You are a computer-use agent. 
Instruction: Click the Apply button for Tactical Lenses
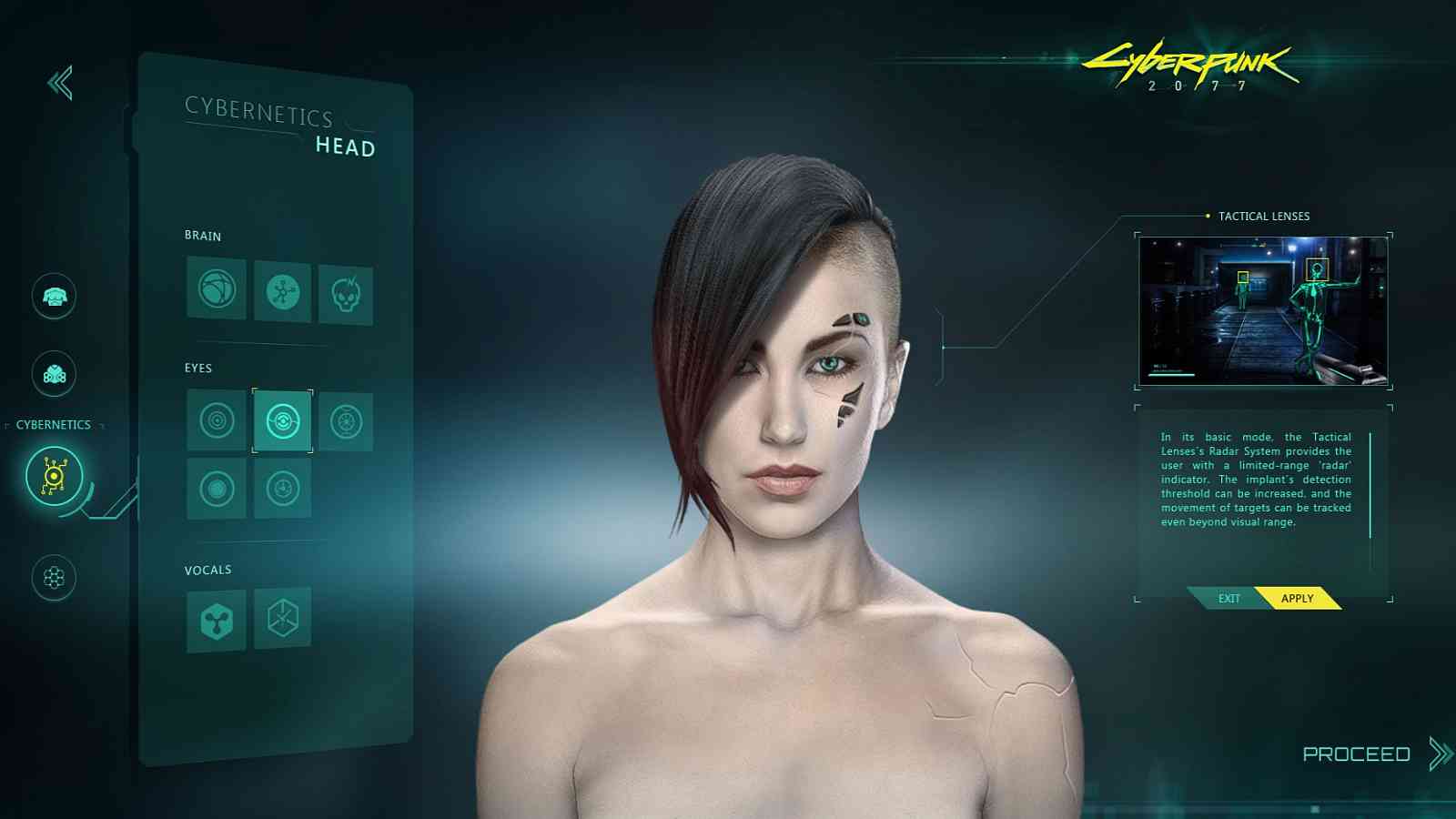[1296, 598]
